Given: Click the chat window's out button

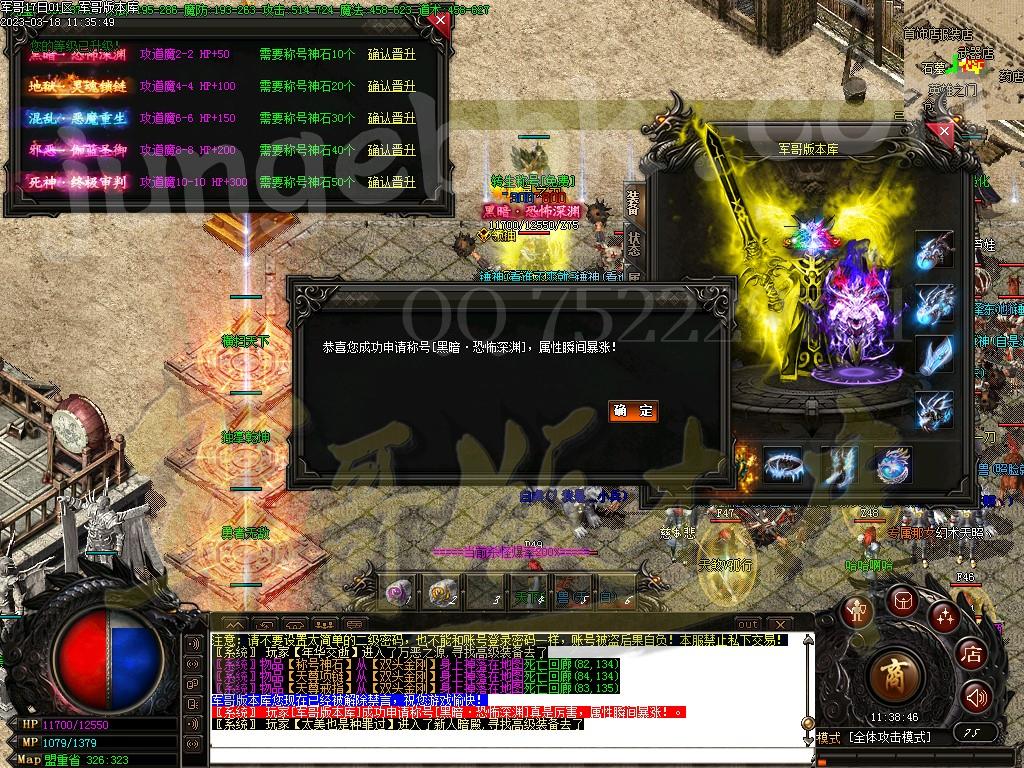Looking at the screenshot, I should point(748,624).
